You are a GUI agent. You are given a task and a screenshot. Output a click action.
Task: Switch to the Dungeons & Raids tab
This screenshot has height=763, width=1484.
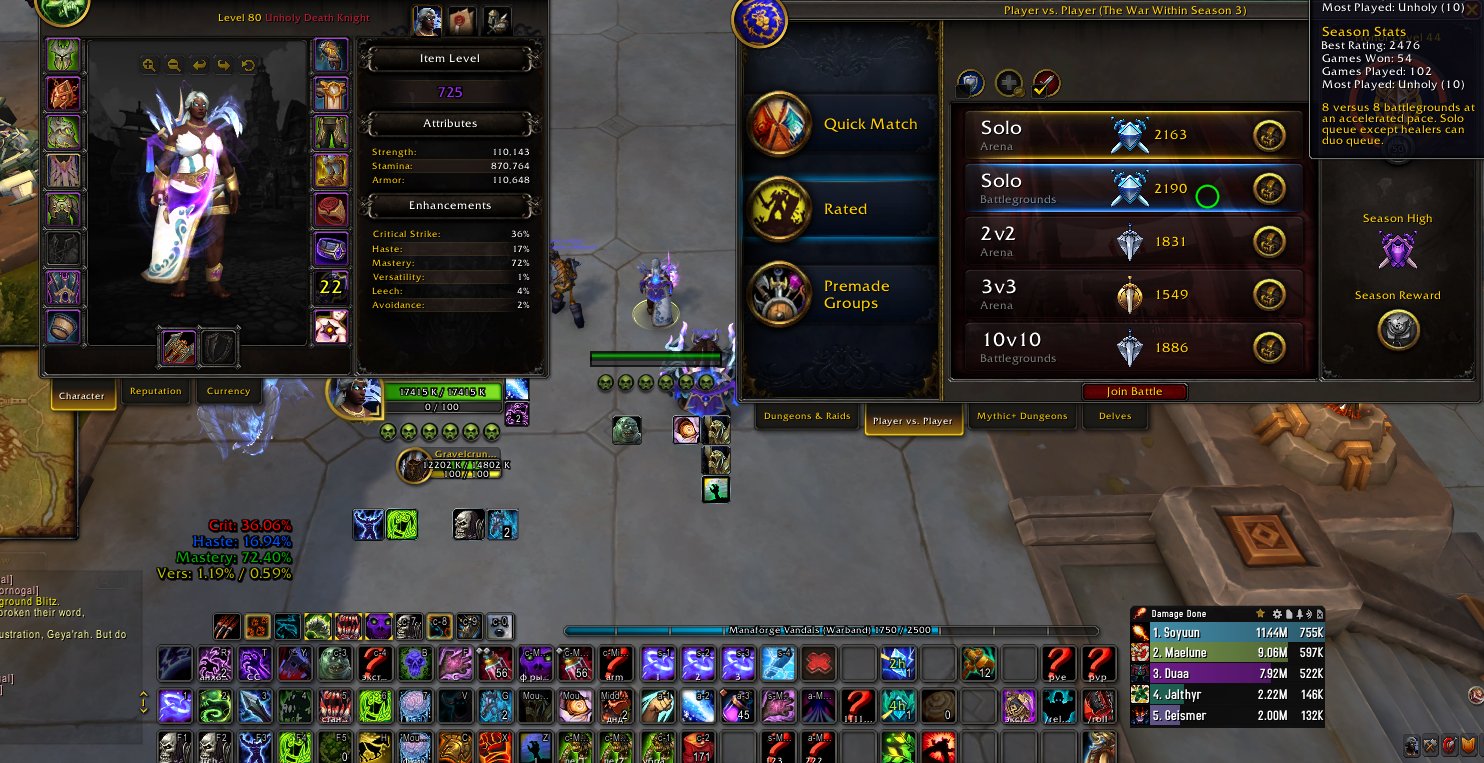pos(807,416)
